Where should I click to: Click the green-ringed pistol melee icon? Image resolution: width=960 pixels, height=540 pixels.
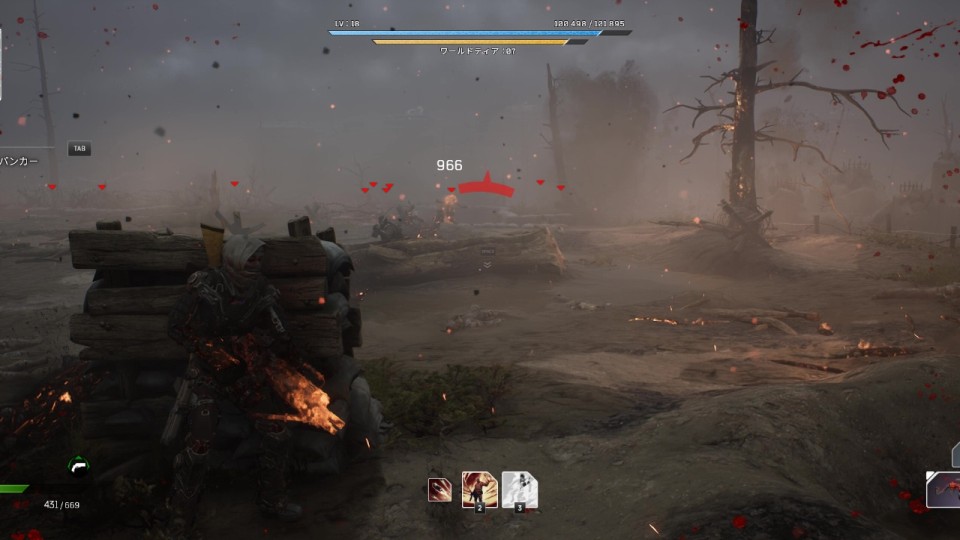click(x=78, y=466)
